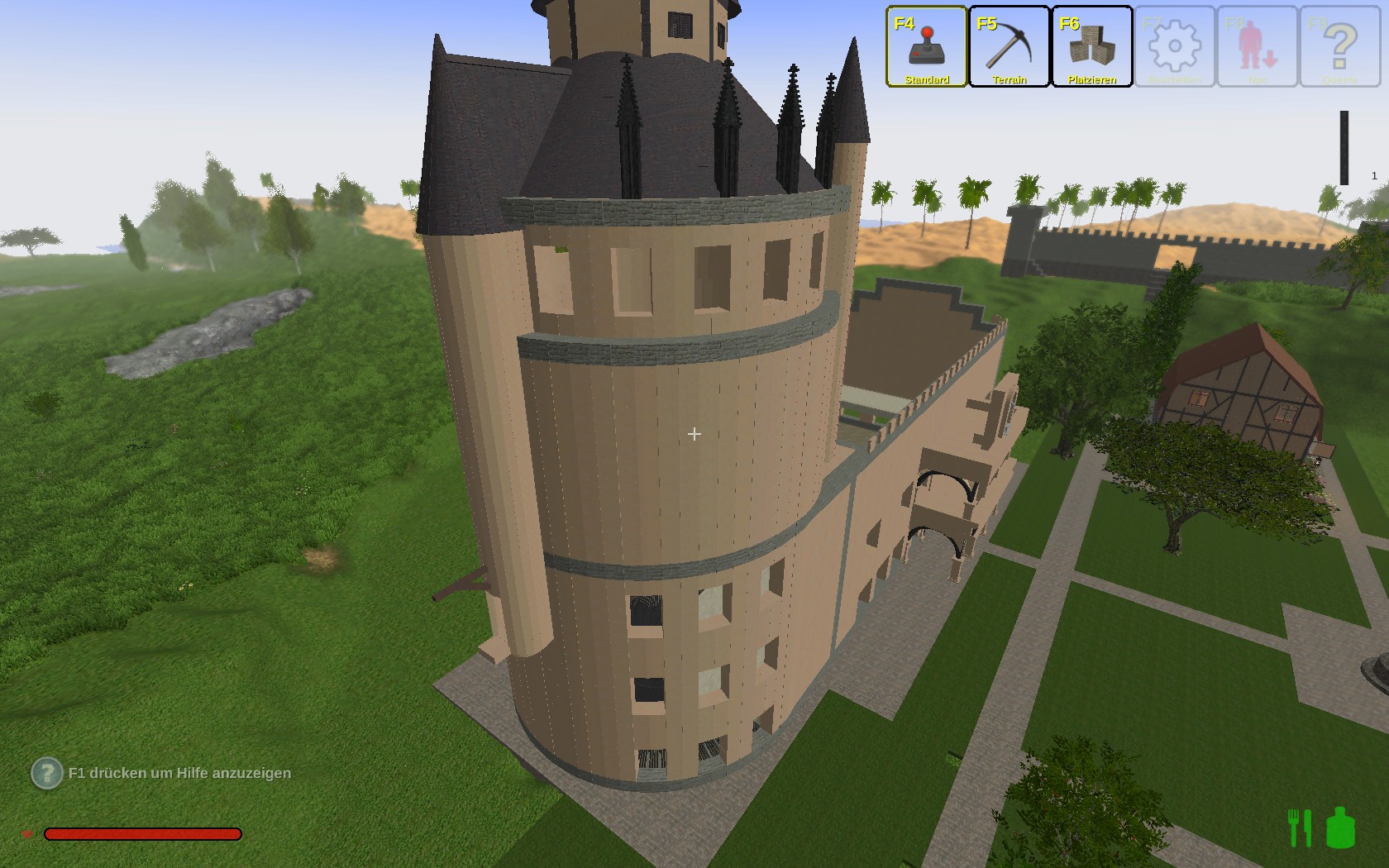This screenshot has width=1389, height=868.
Task: Click the greyed-out Bearbeiten gear button
Action: click(x=1175, y=46)
